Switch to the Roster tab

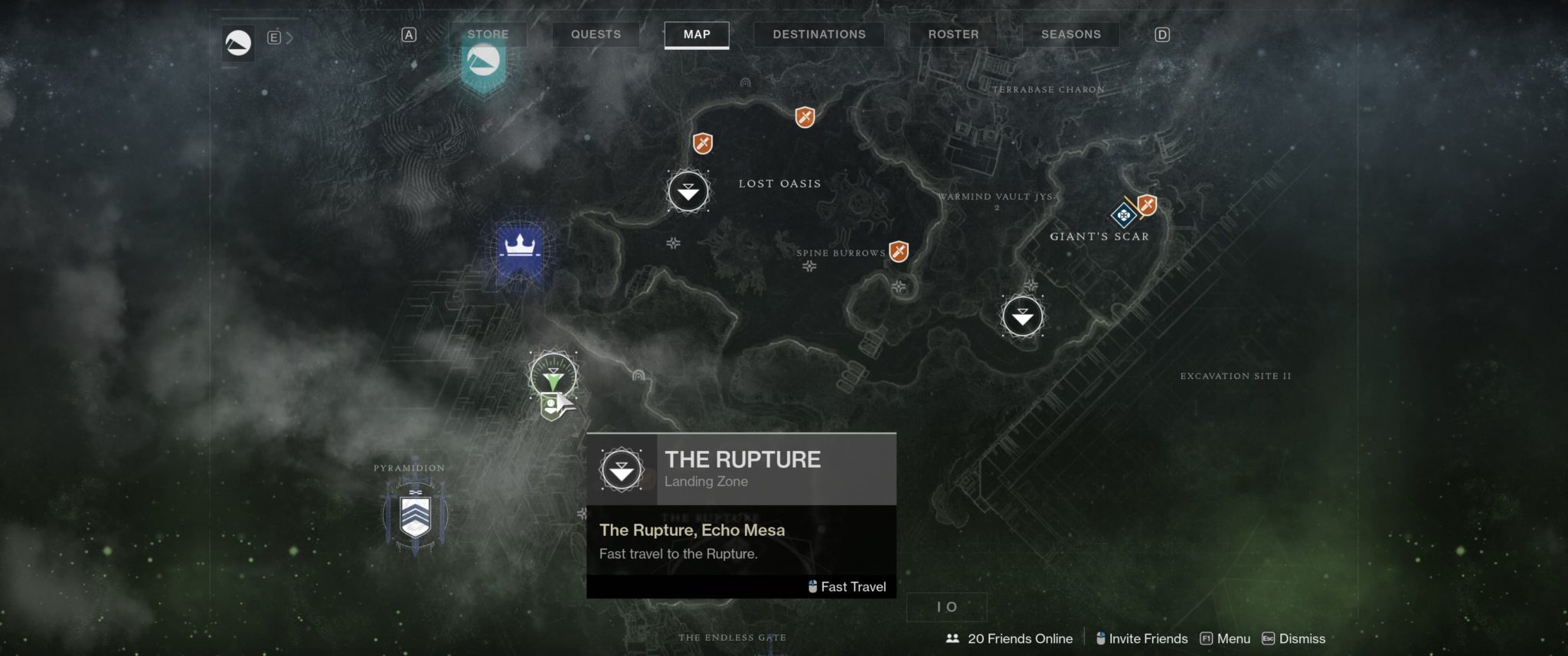(952, 34)
